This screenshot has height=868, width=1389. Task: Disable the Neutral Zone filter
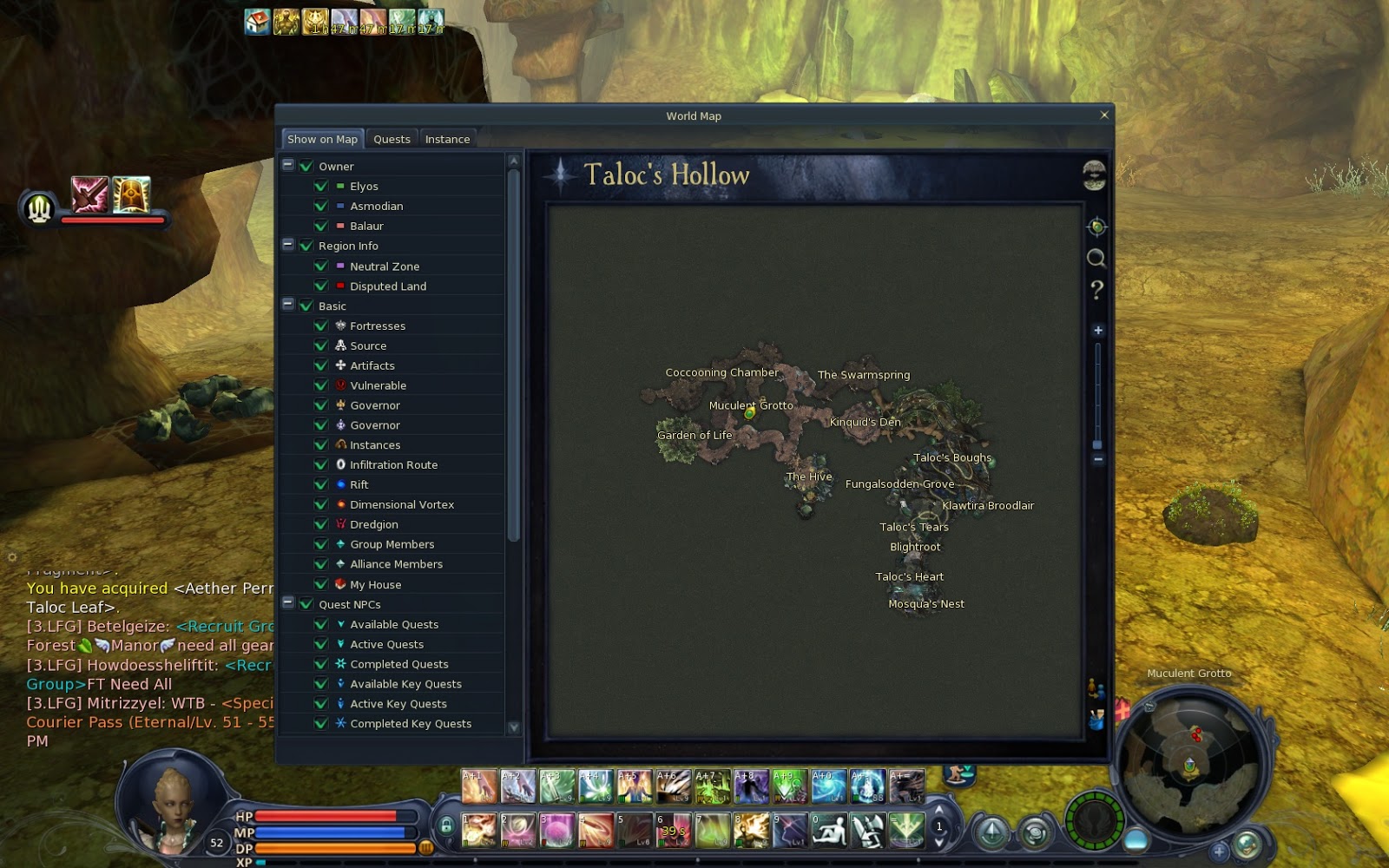[320, 266]
